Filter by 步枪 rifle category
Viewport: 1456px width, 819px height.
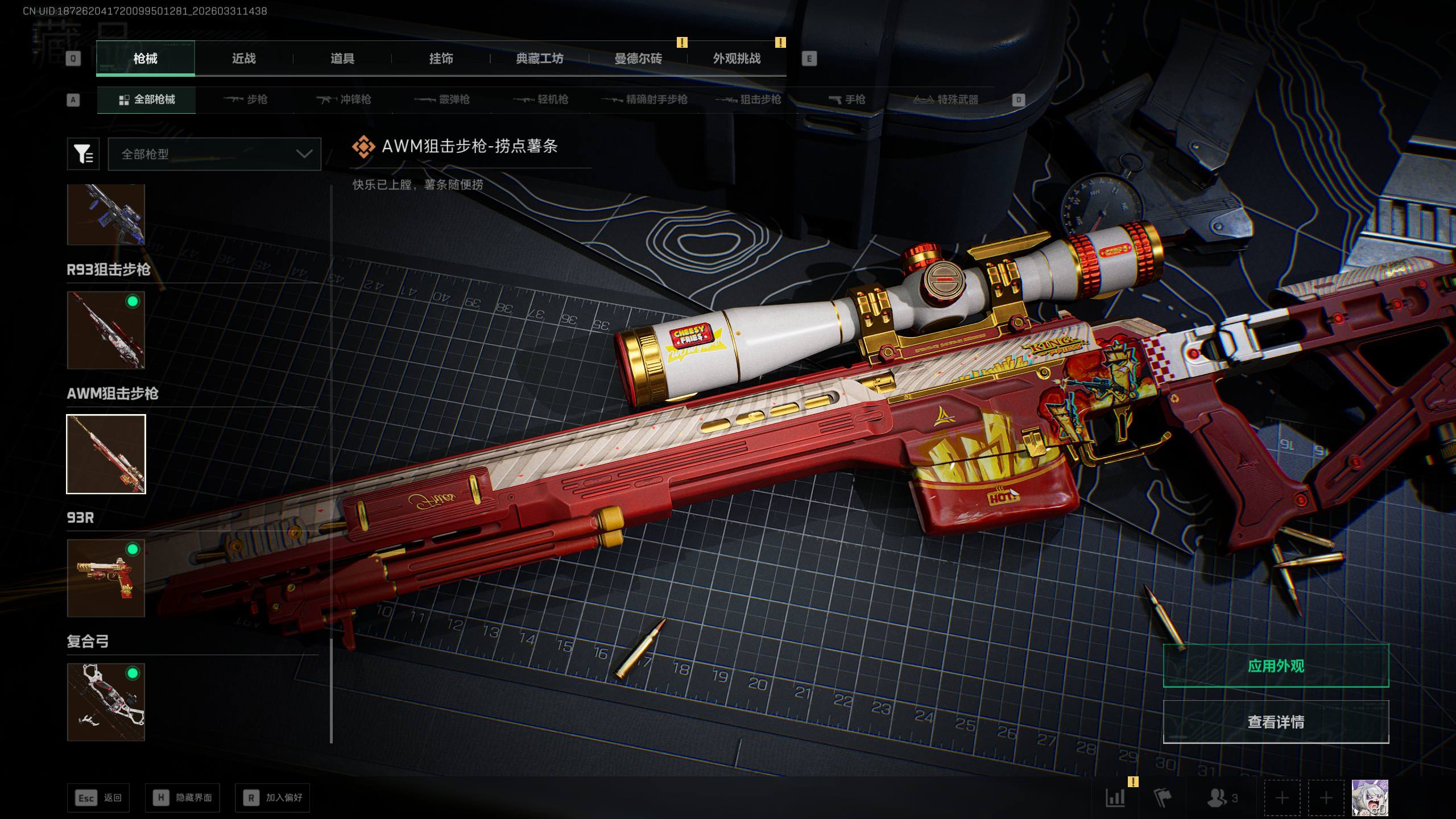pos(246,100)
